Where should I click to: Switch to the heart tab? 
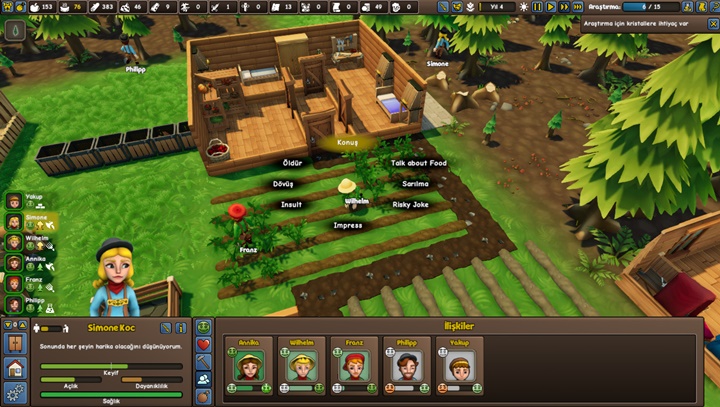204,344
